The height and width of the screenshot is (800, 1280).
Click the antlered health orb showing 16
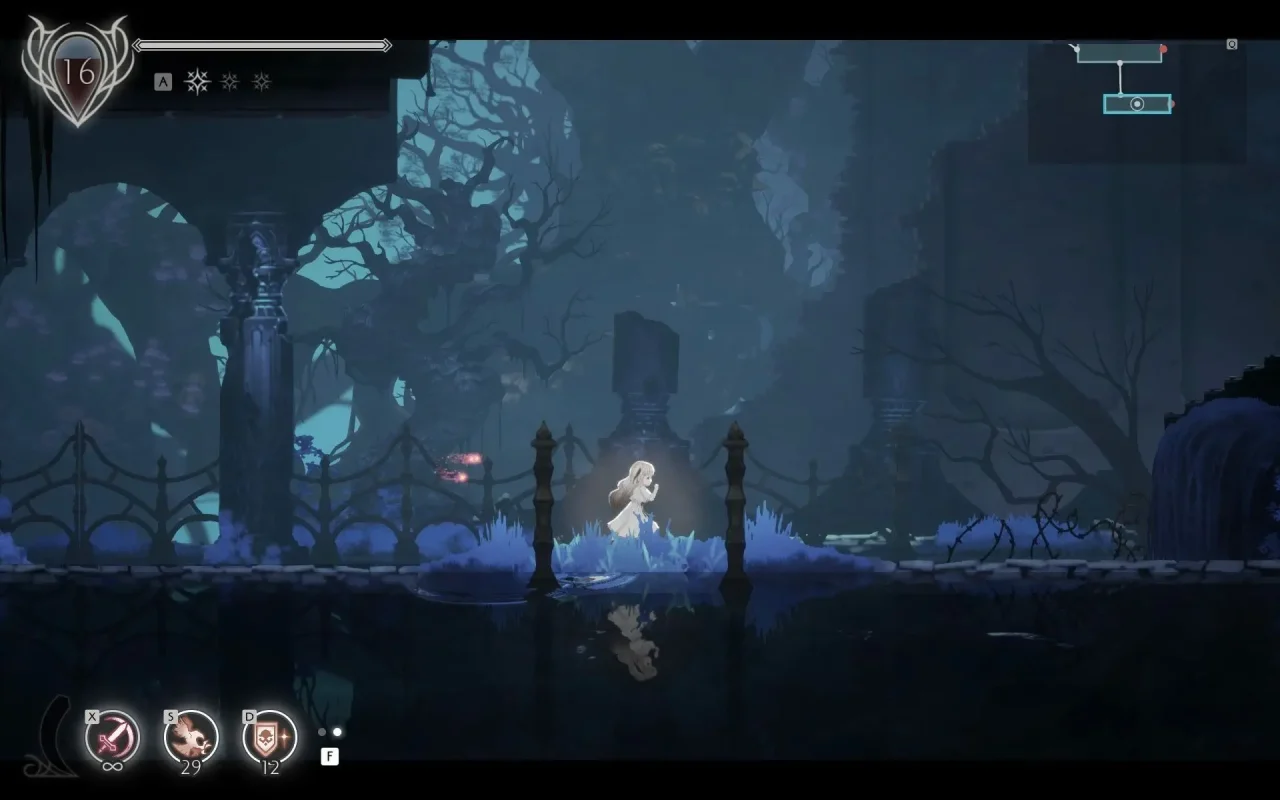[75, 70]
